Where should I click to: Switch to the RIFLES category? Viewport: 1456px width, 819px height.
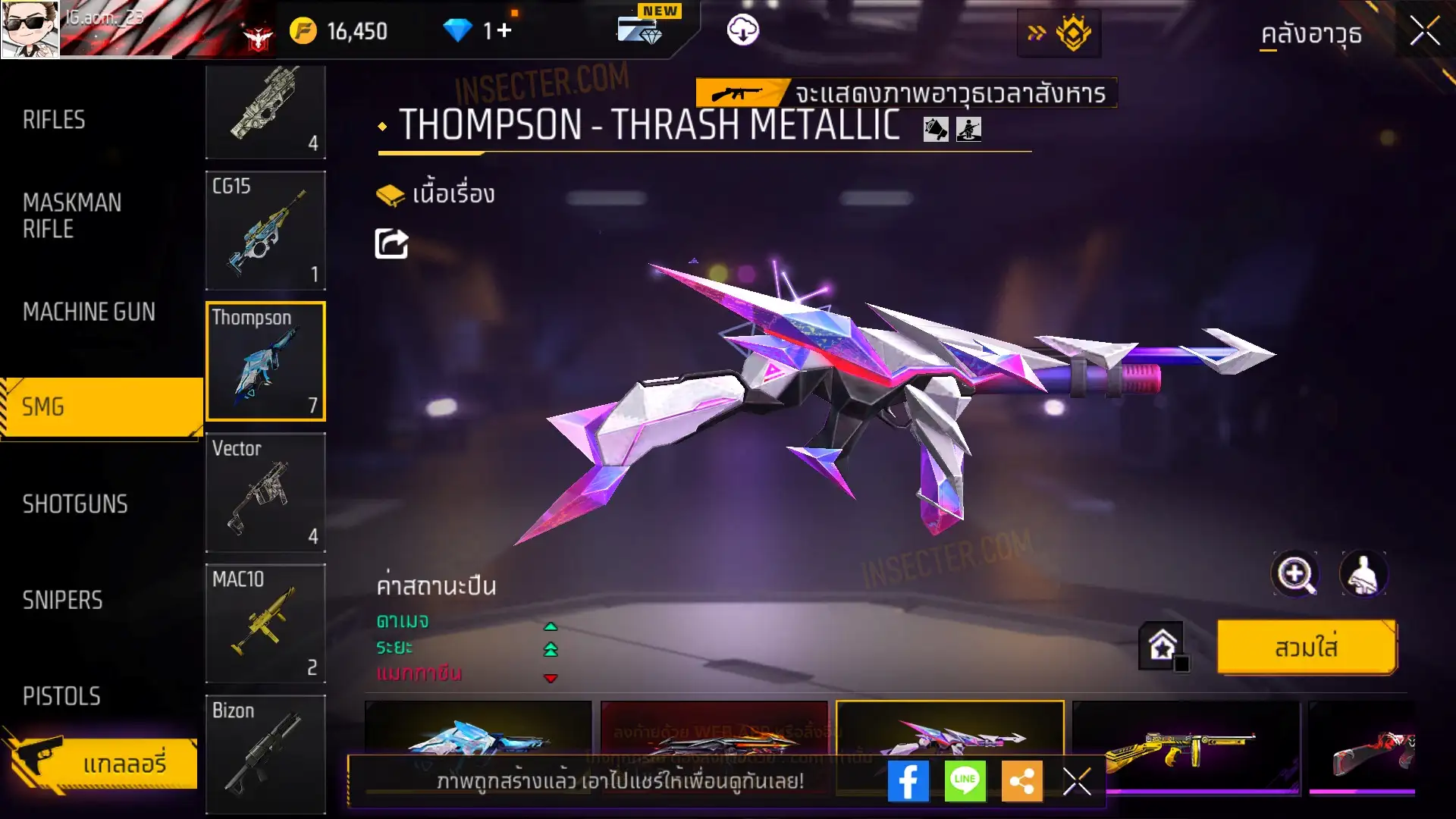(x=55, y=120)
